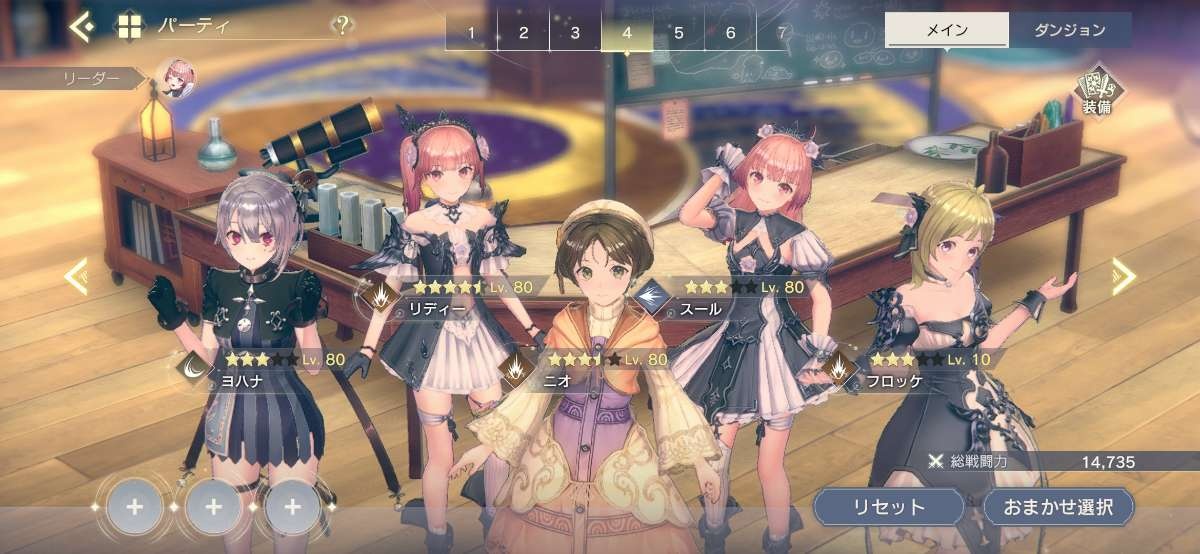Go back with the top-left arrow
Viewport: 1200px width, 554px height.
pos(81,26)
